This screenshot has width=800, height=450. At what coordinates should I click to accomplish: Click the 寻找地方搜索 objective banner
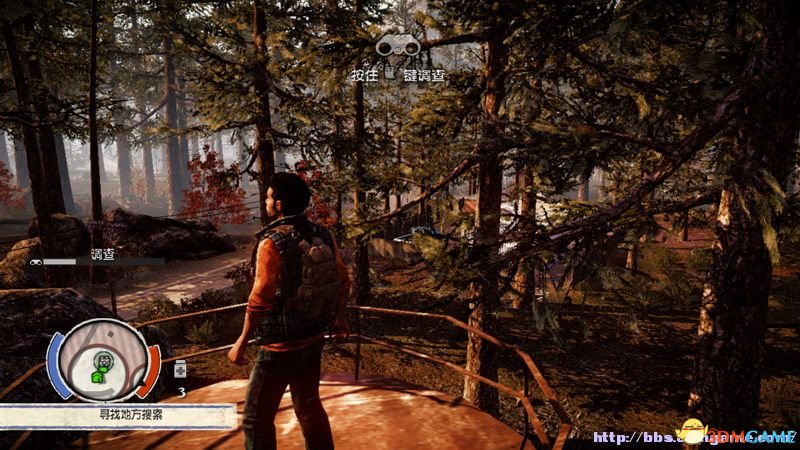click(118, 414)
